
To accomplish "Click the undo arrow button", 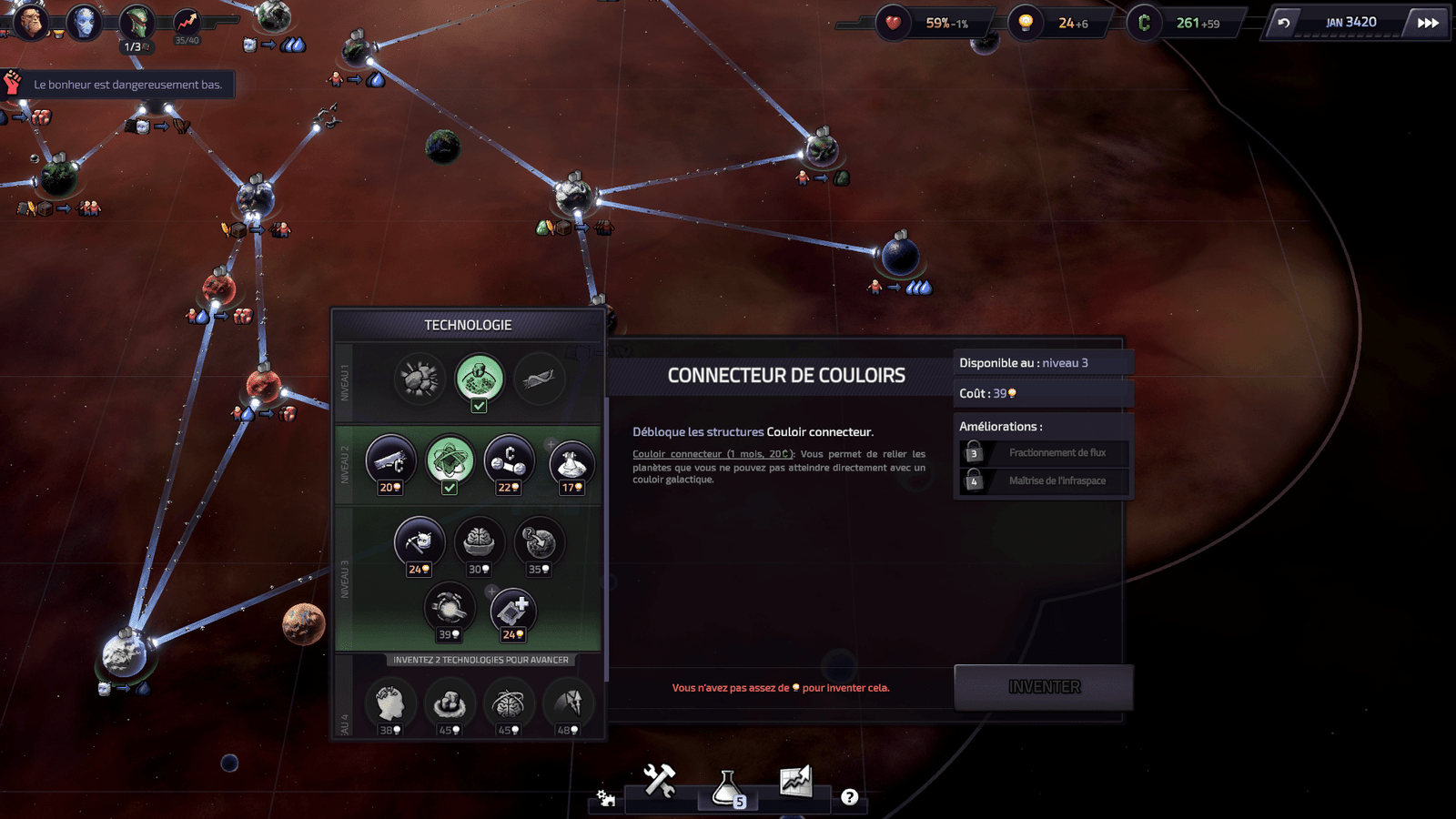I will point(1283,23).
